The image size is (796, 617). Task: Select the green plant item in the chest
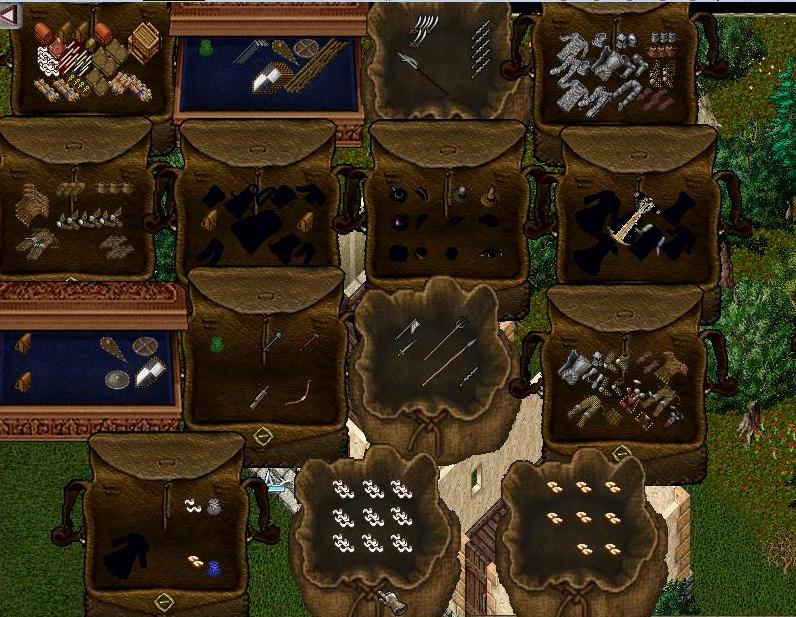click(x=206, y=47)
